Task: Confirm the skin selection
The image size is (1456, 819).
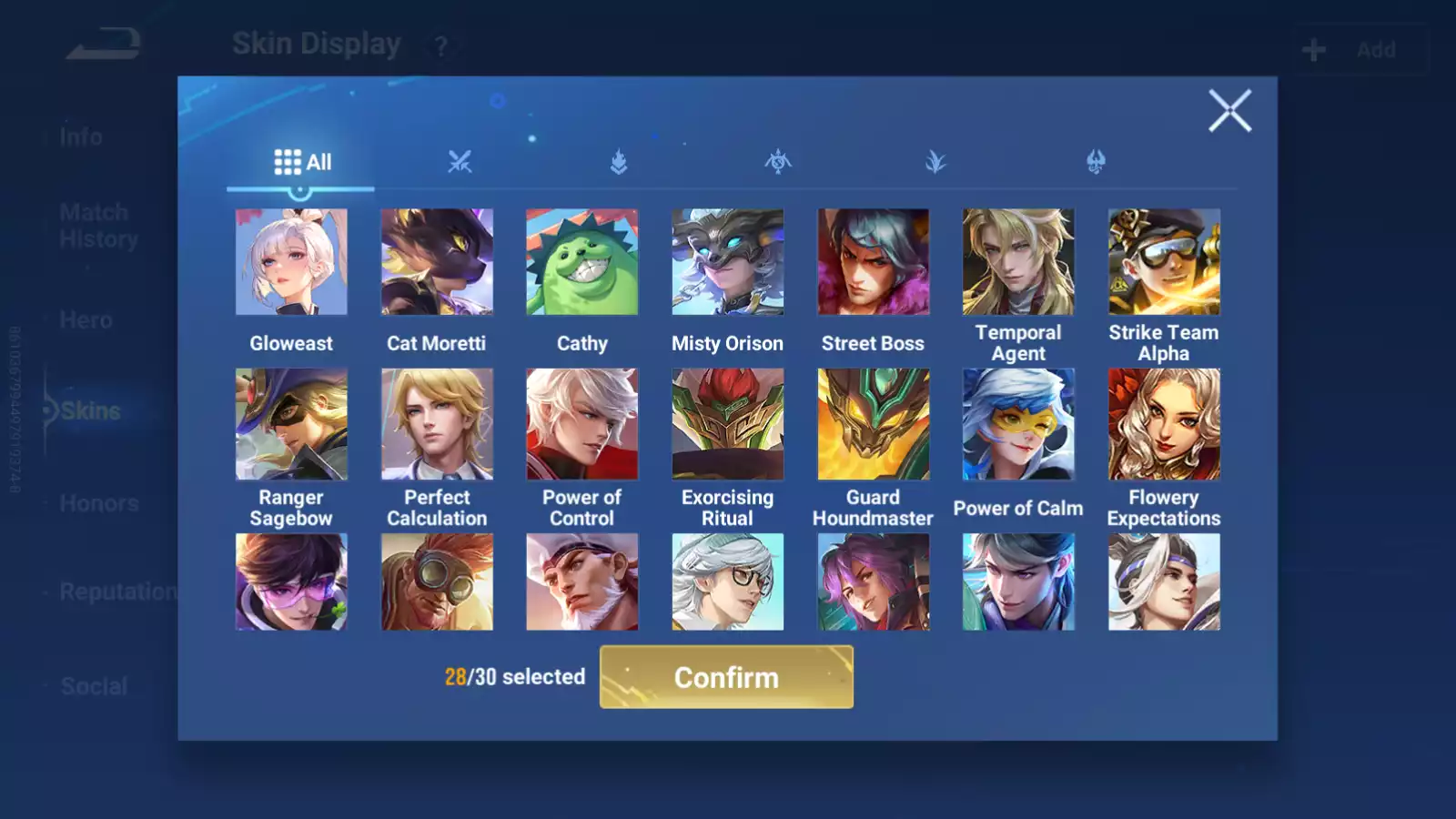Action: tap(726, 677)
